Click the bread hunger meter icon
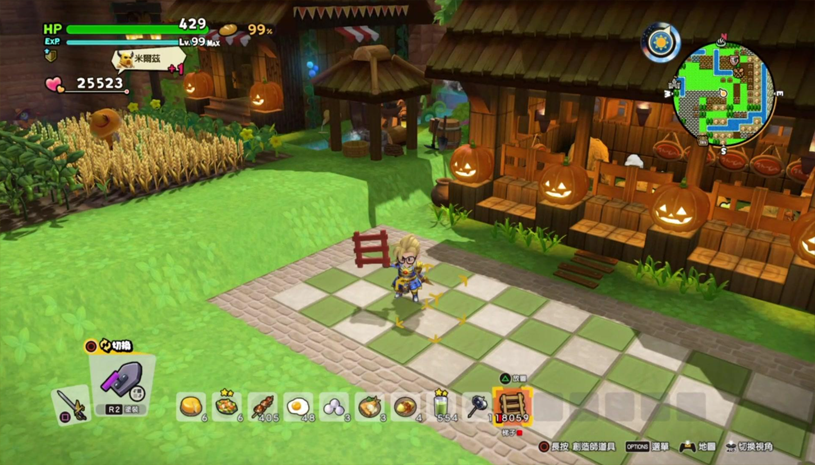 click(x=229, y=30)
